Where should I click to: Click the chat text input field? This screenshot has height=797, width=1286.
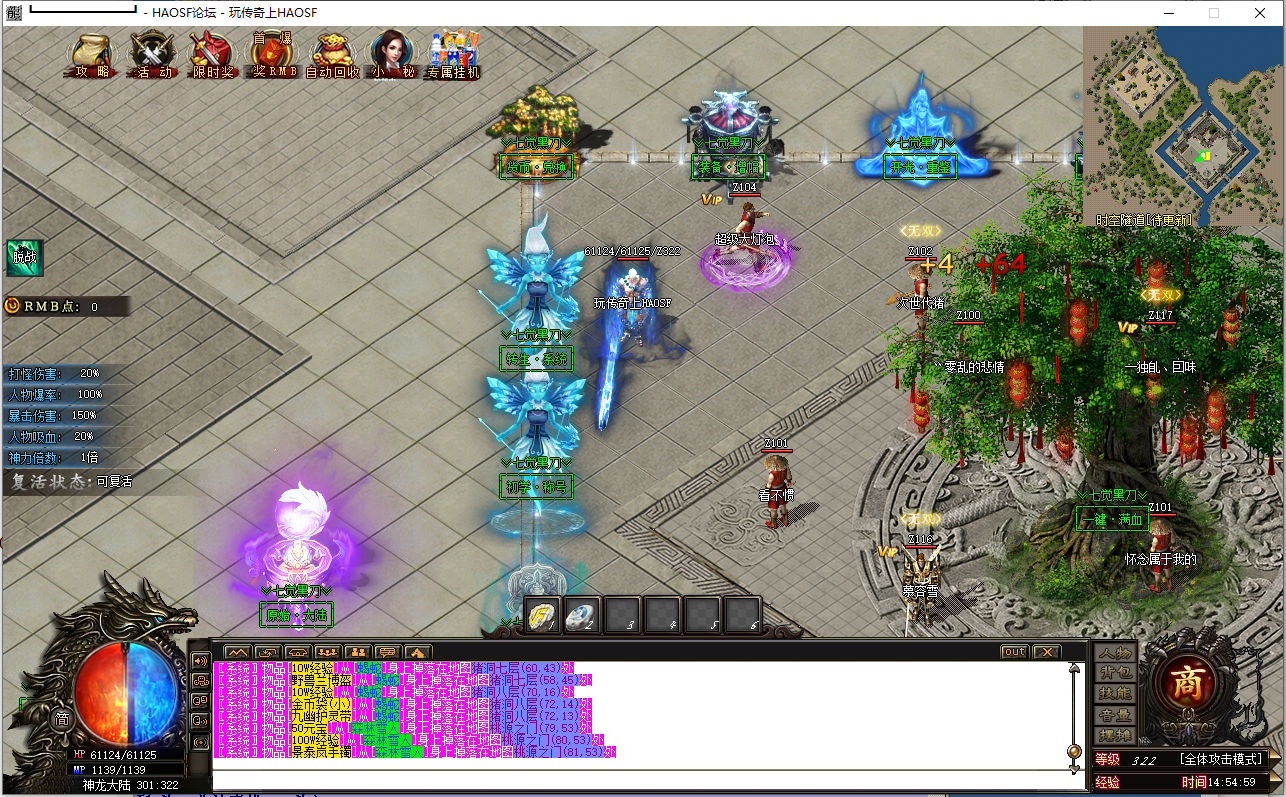point(640,778)
